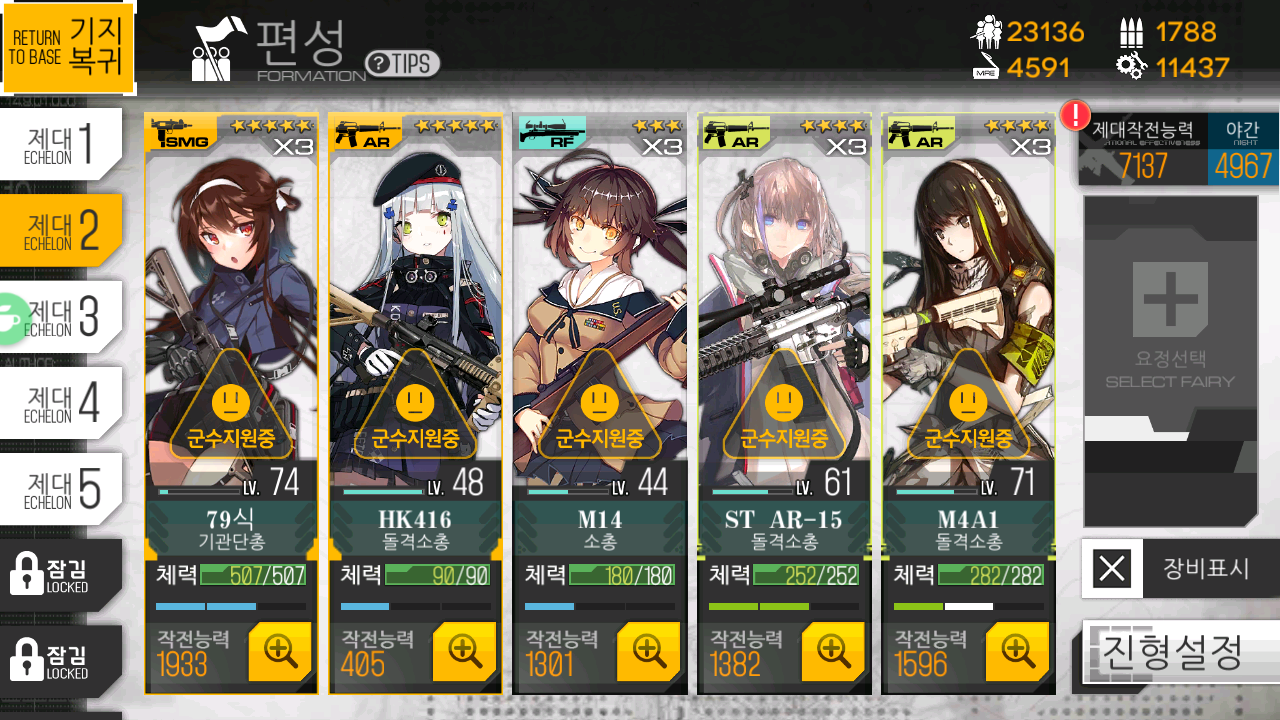Open HK416 details via magnifier button

464,651
